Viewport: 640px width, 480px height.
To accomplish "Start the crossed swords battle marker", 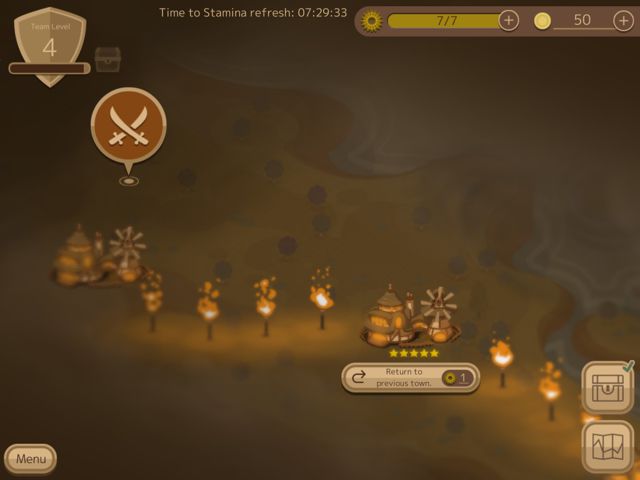I will pyautogui.click(x=128, y=126).
